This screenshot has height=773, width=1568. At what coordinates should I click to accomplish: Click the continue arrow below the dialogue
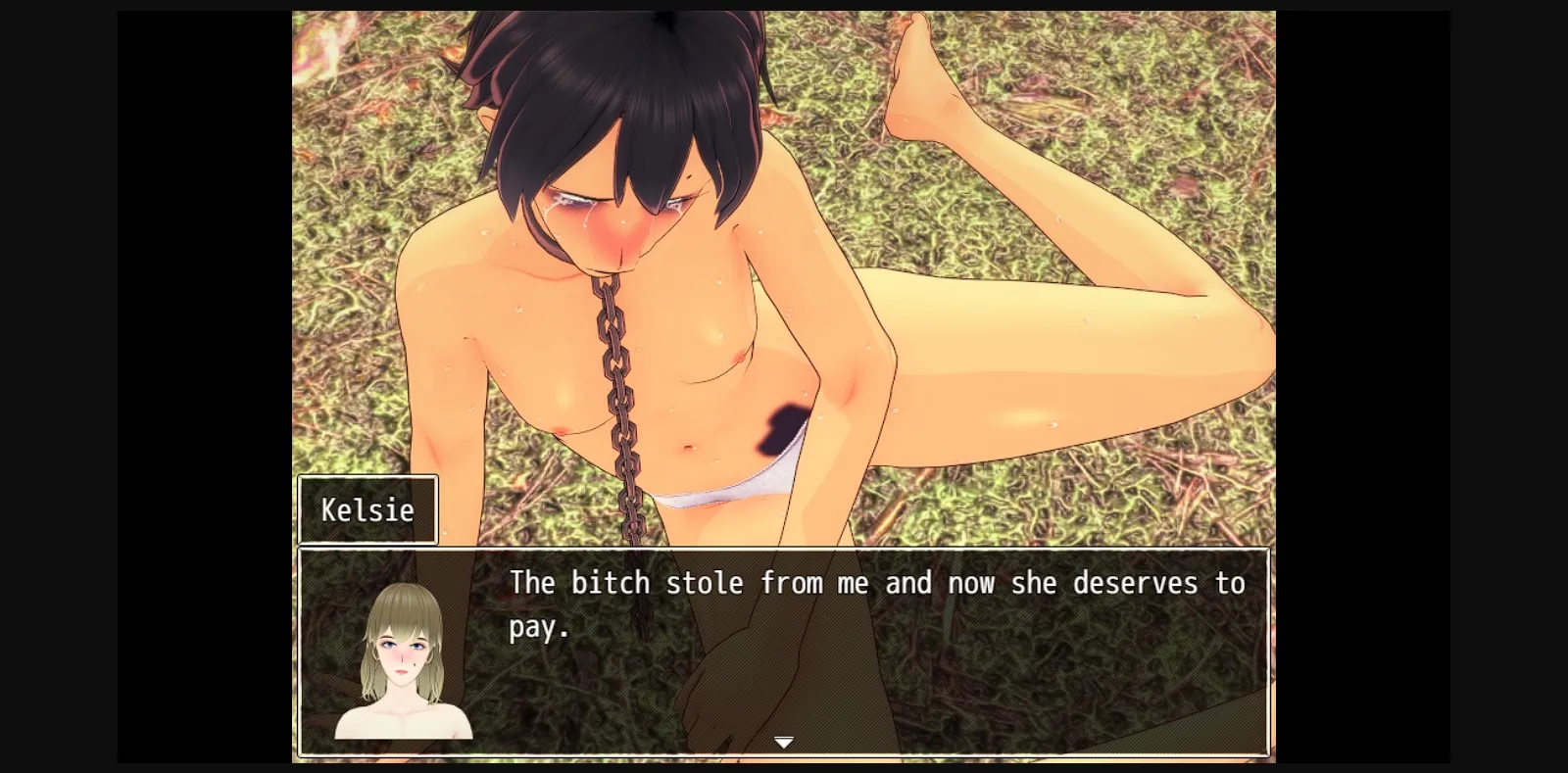tap(784, 743)
